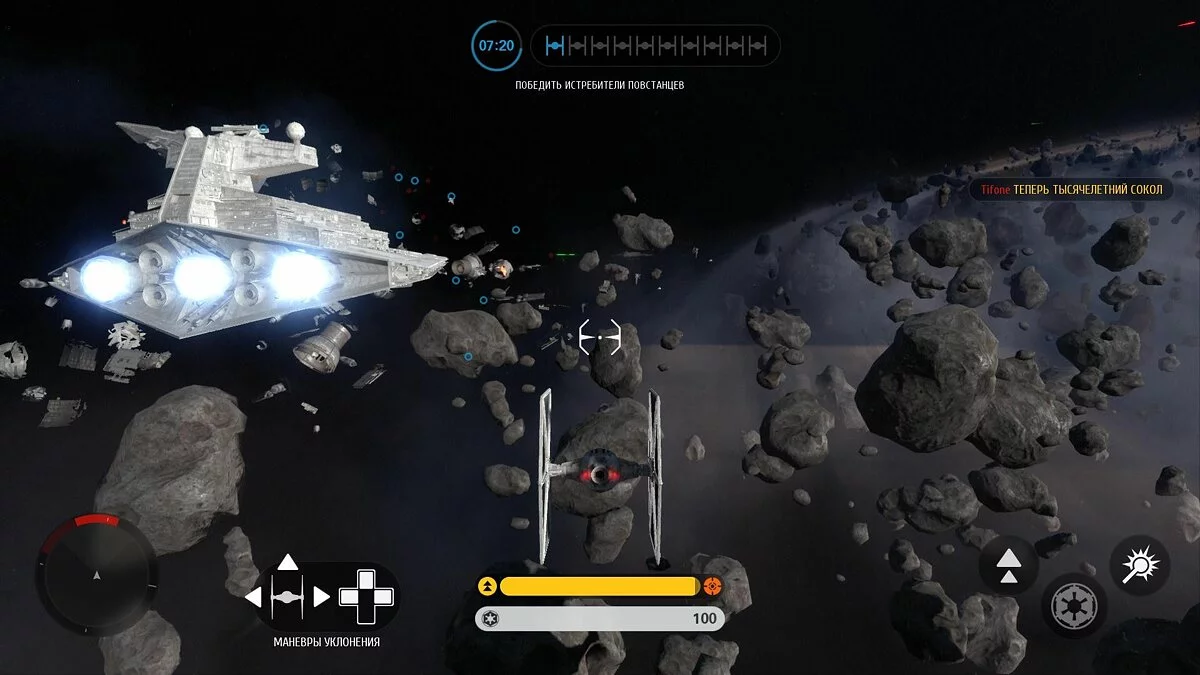Click the objective text beneath the TIE tracker
This screenshot has height=675, width=1200.
pos(600,86)
